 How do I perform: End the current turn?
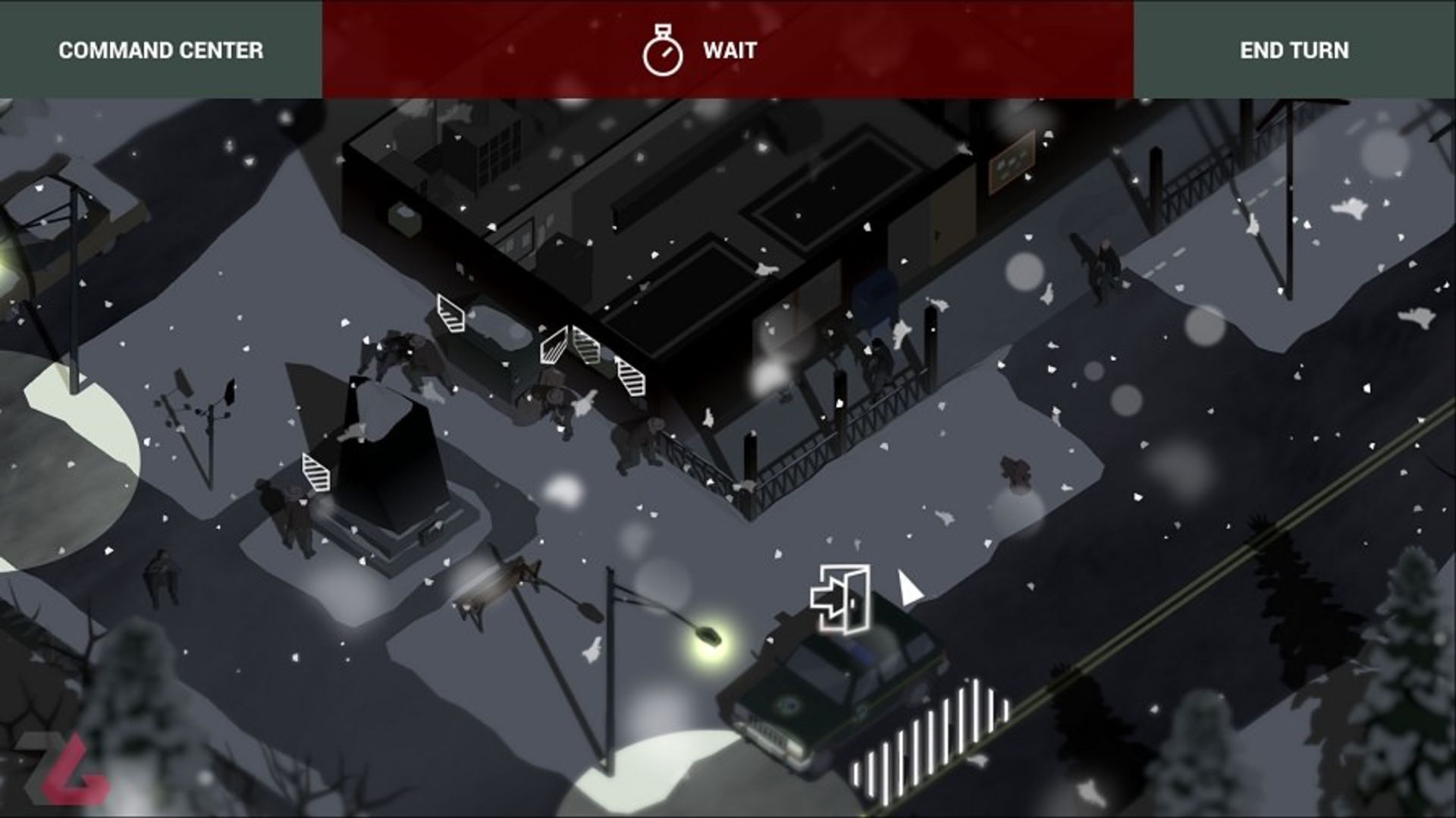[1294, 50]
